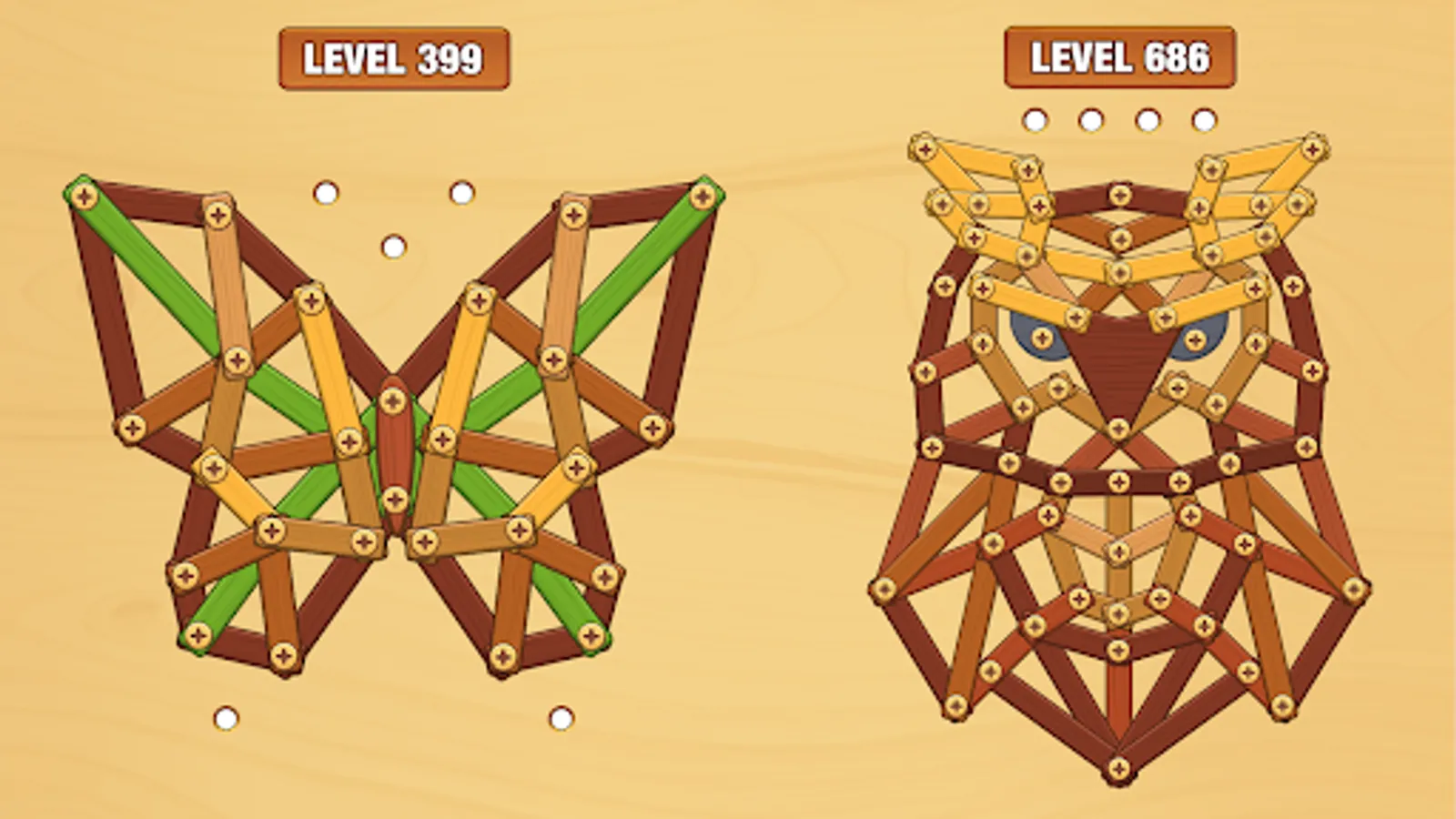Remove the bolt at the owl's bottom tip

(1117, 769)
